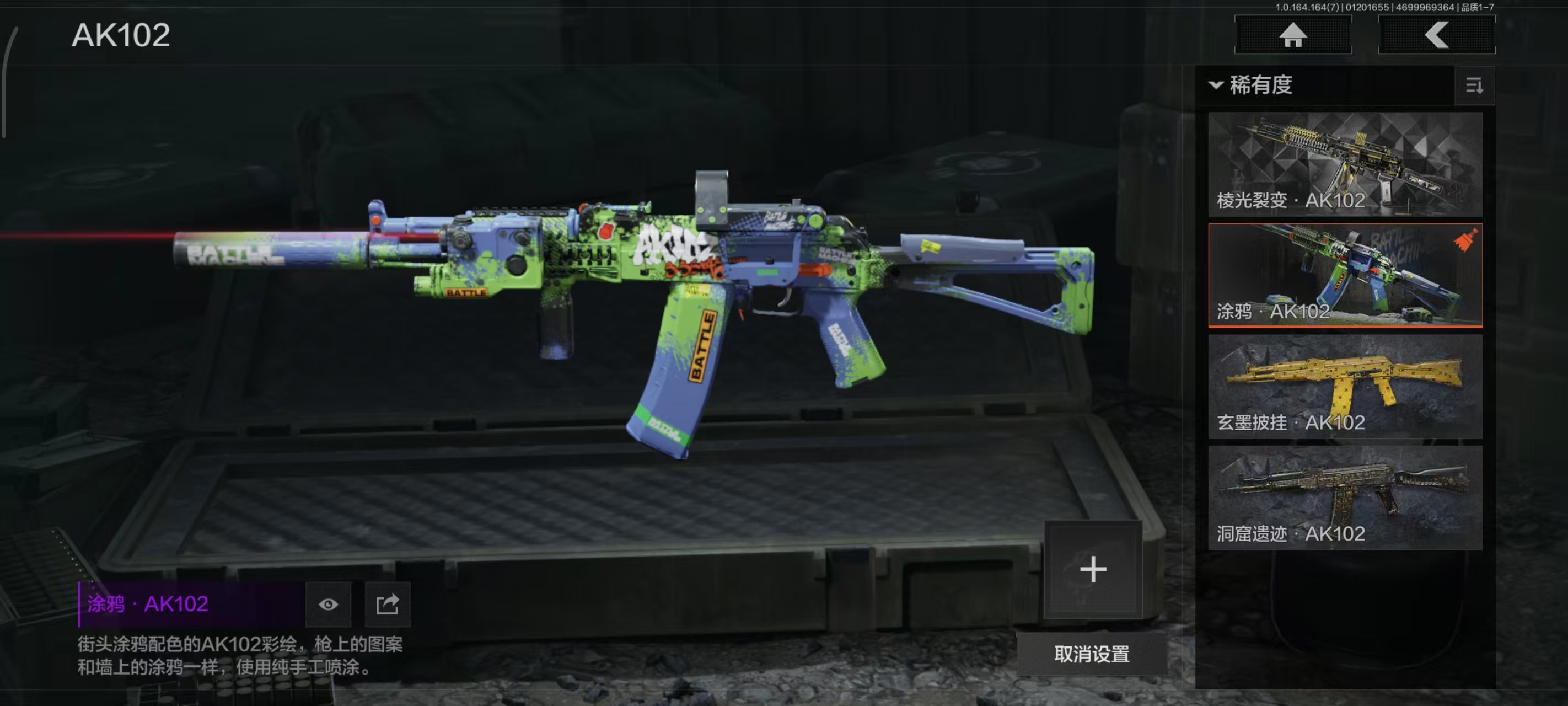
Task: Toggle the sort order icon
Action: [1474, 86]
